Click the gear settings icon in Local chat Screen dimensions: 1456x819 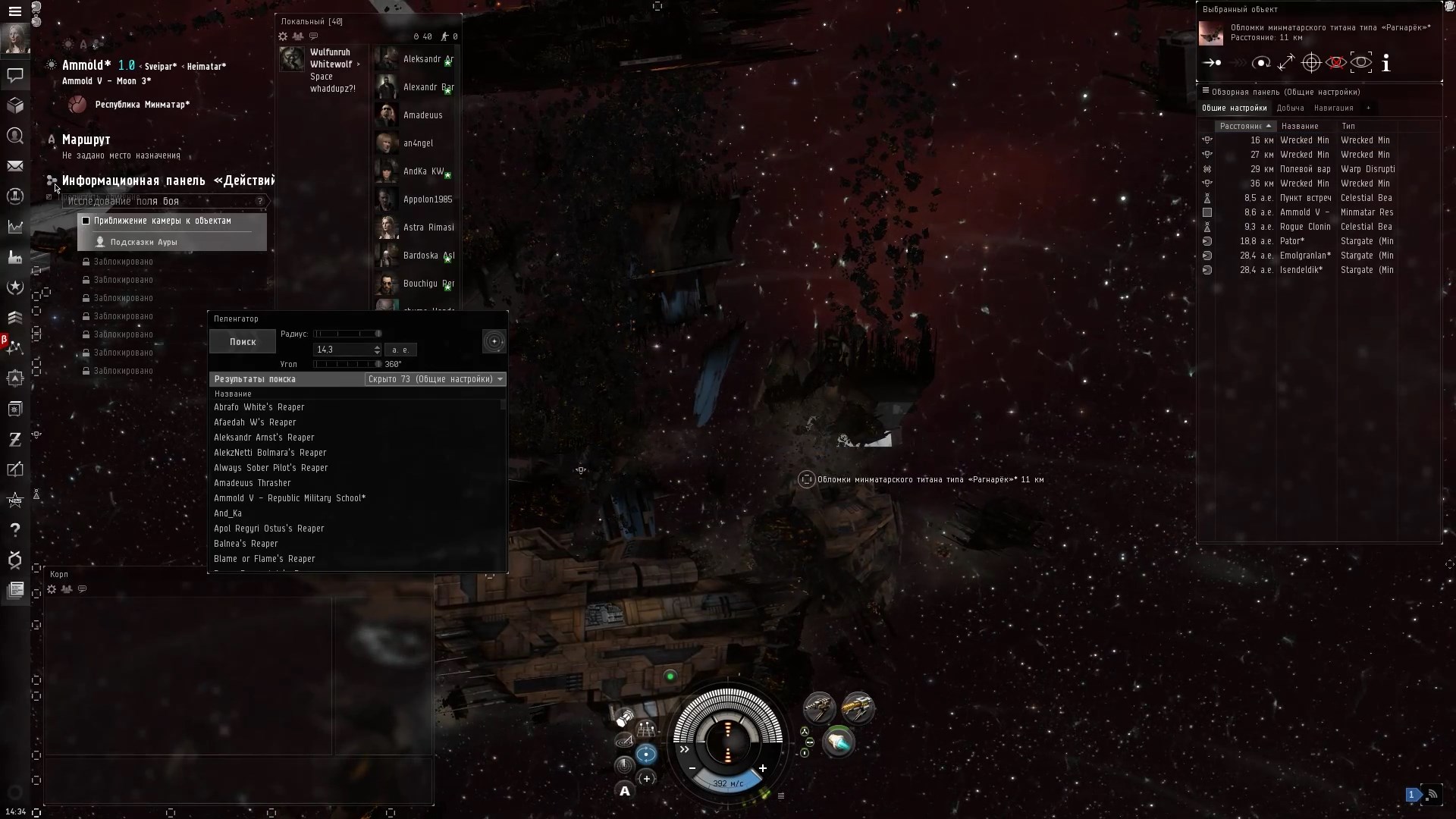coord(283,36)
